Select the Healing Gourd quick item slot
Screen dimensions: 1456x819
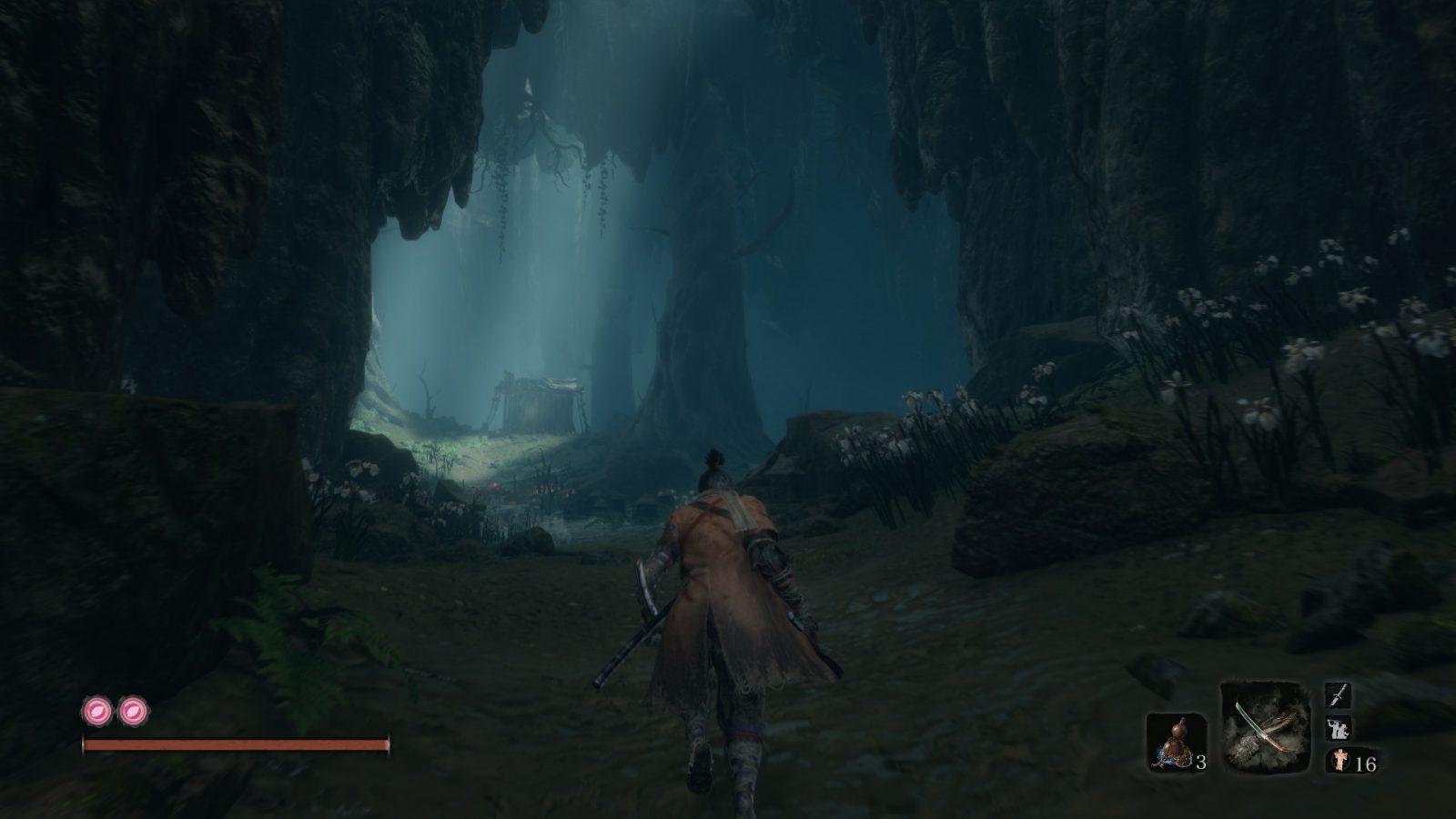(x=1175, y=742)
